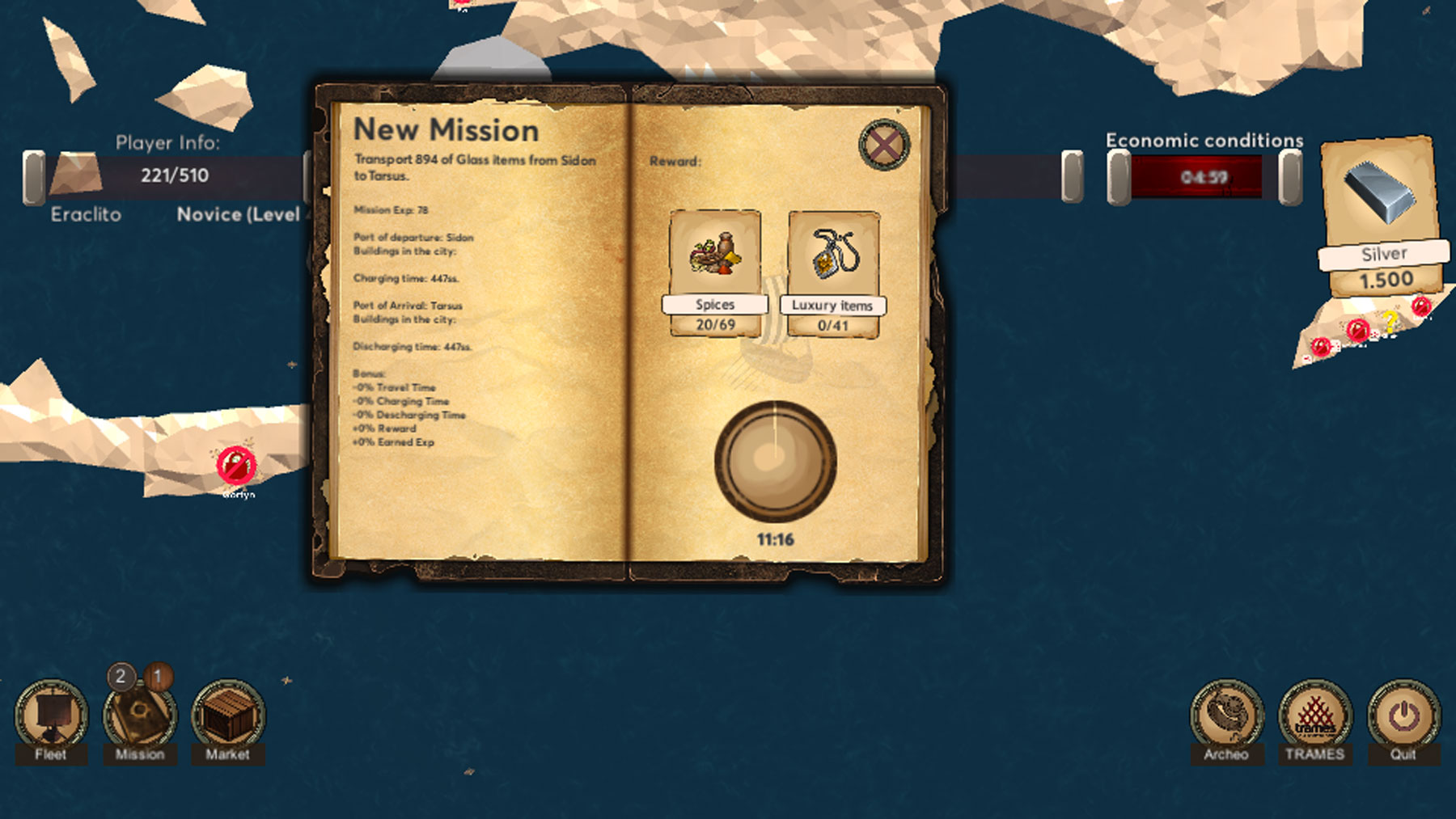Image resolution: width=1456 pixels, height=819 pixels.
Task: Close the New Mission book
Action: pos(884,146)
